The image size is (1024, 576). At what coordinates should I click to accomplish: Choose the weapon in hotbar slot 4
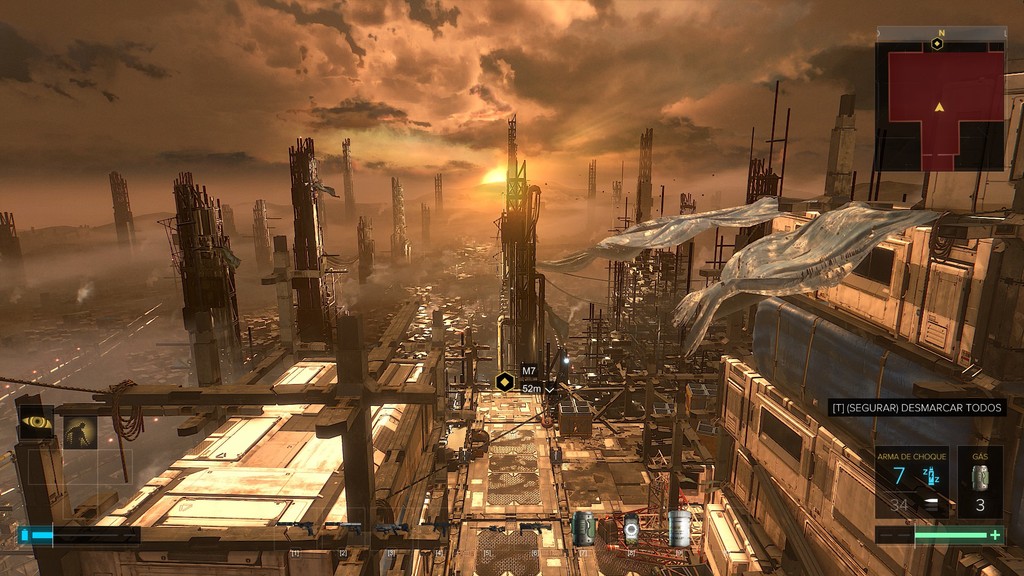[x=438, y=527]
